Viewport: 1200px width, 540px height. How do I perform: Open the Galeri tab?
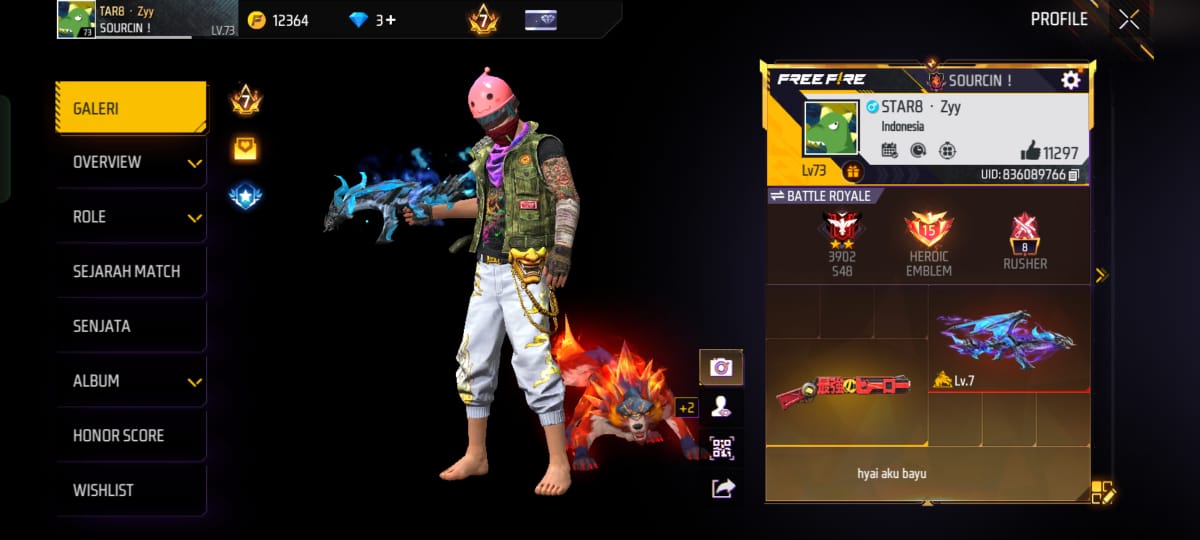point(131,108)
